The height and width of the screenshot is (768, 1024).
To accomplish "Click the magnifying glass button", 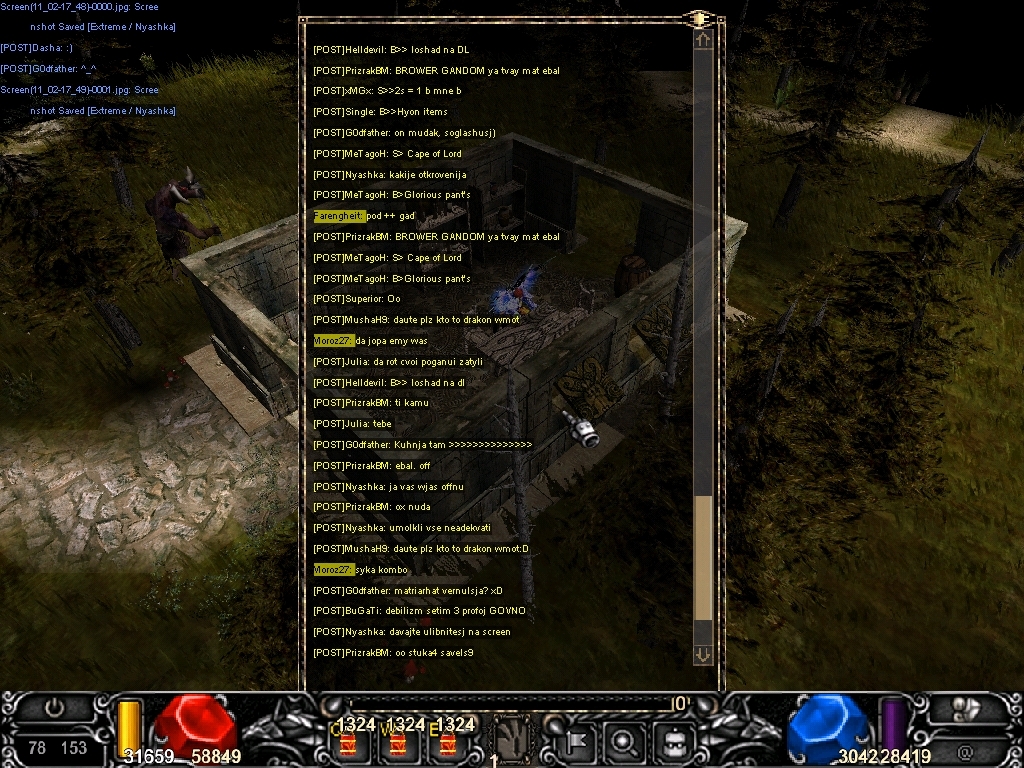I will point(624,741).
